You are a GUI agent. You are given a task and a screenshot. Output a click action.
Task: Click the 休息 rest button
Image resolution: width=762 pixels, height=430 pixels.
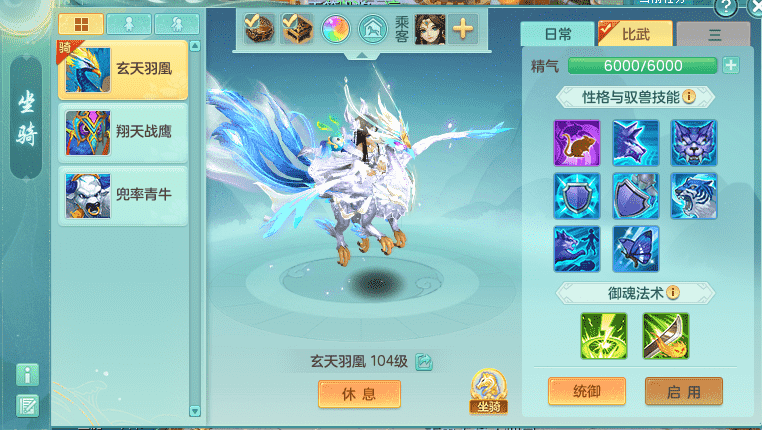click(359, 394)
